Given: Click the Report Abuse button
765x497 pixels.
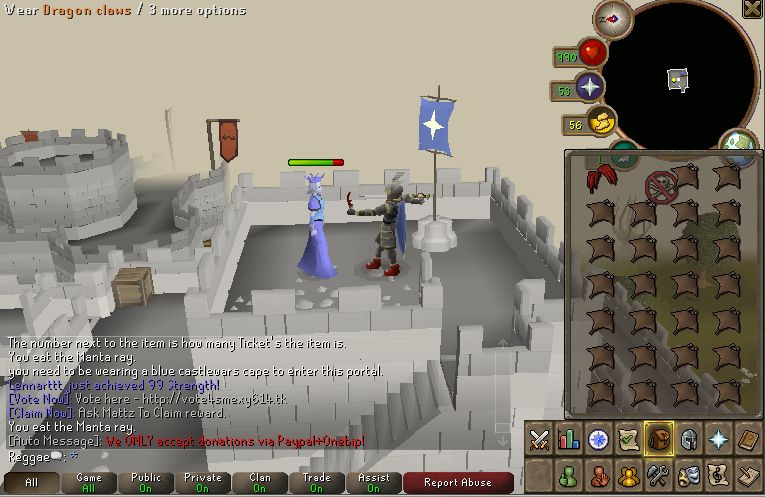Looking at the screenshot, I should coord(458,482).
